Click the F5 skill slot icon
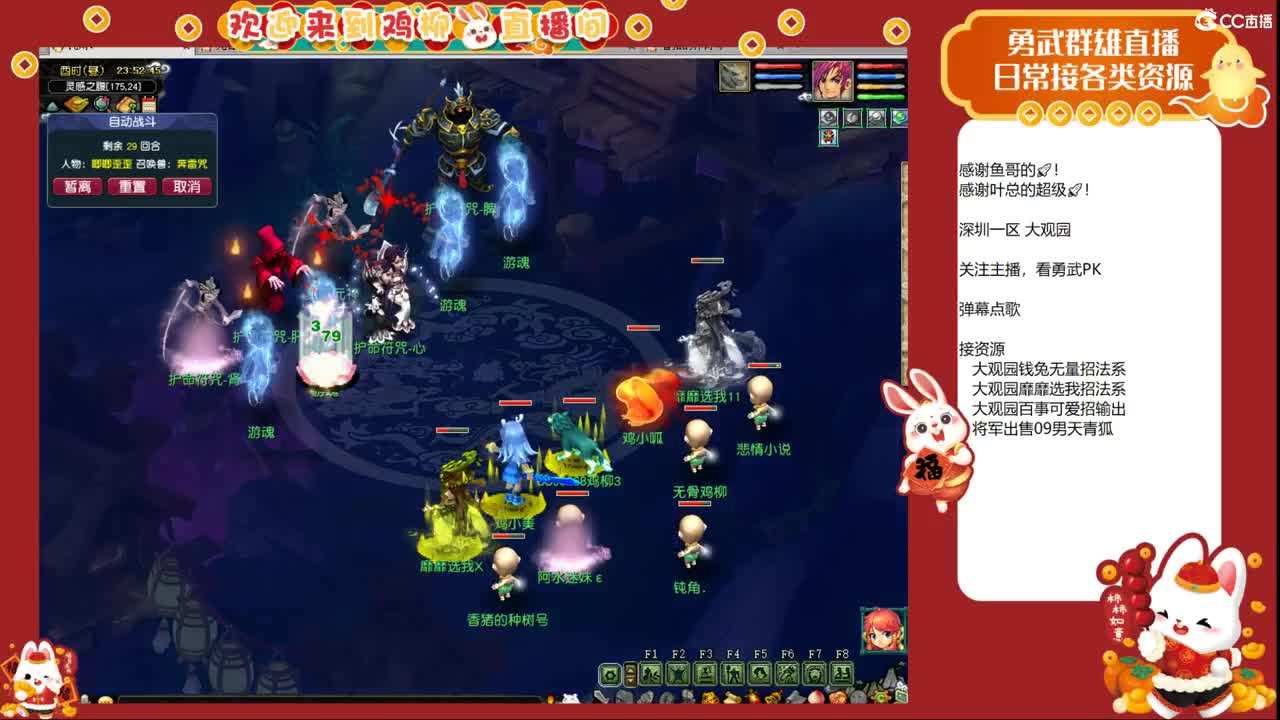The height and width of the screenshot is (720, 1280). click(760, 674)
